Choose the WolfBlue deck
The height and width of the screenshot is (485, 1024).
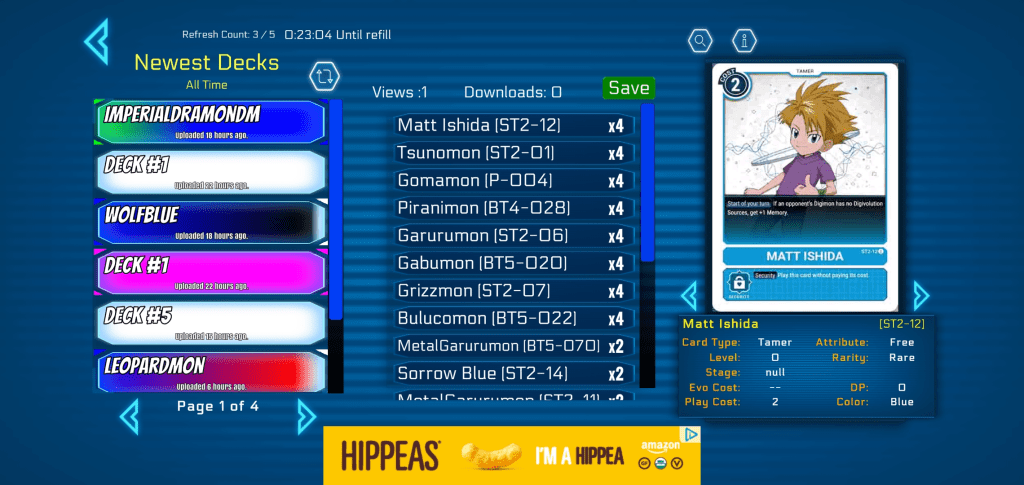coord(212,222)
